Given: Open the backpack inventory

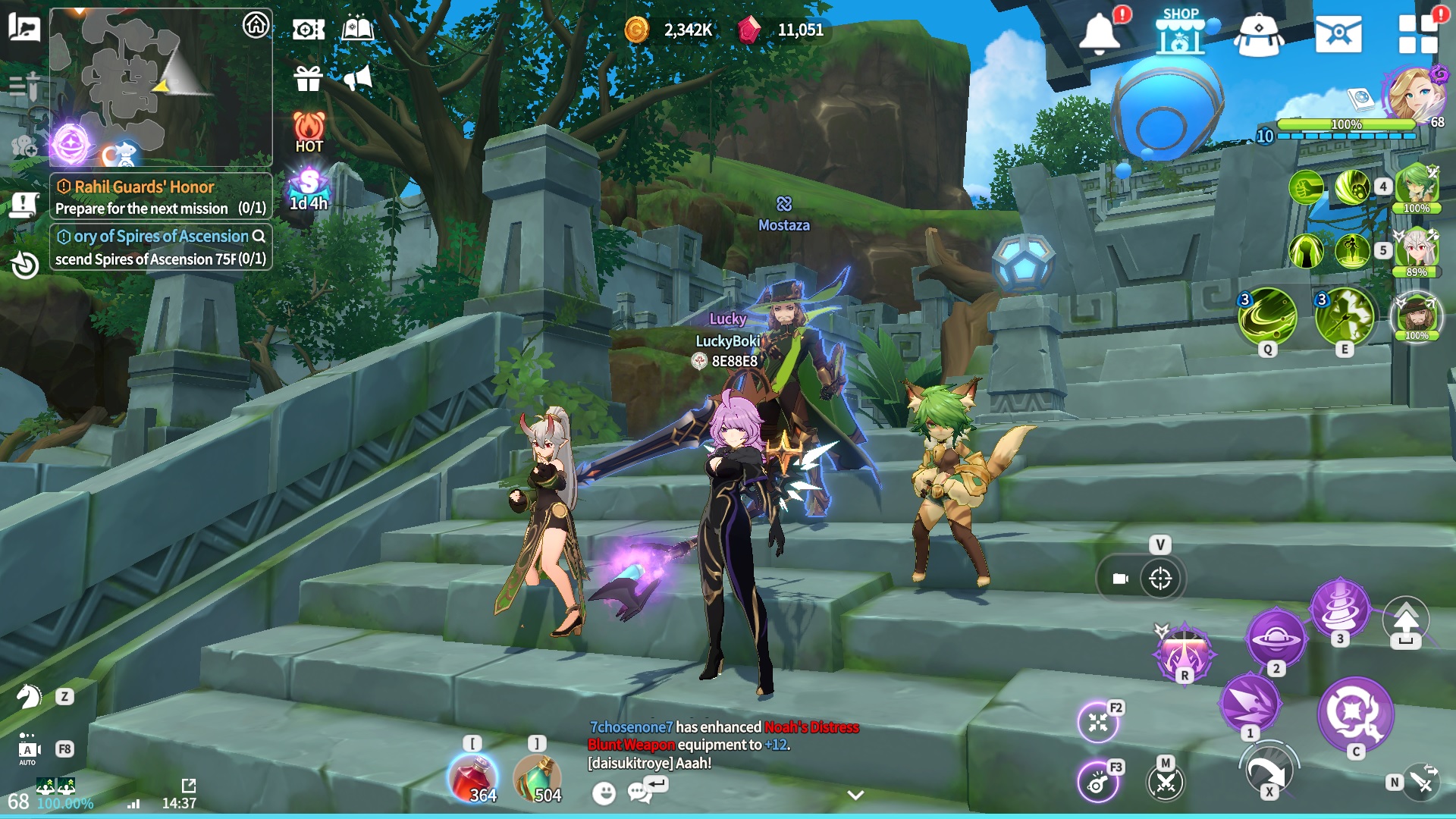Looking at the screenshot, I should [1259, 35].
